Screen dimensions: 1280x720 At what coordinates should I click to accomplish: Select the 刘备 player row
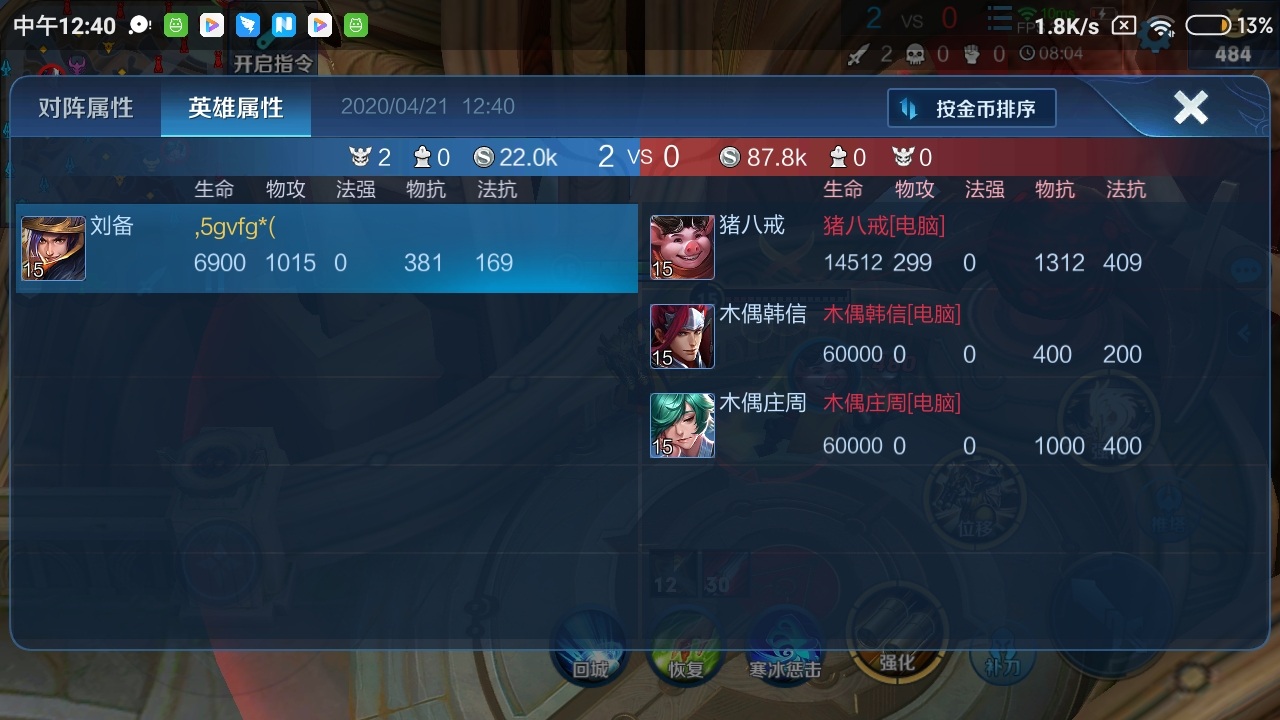coord(326,248)
